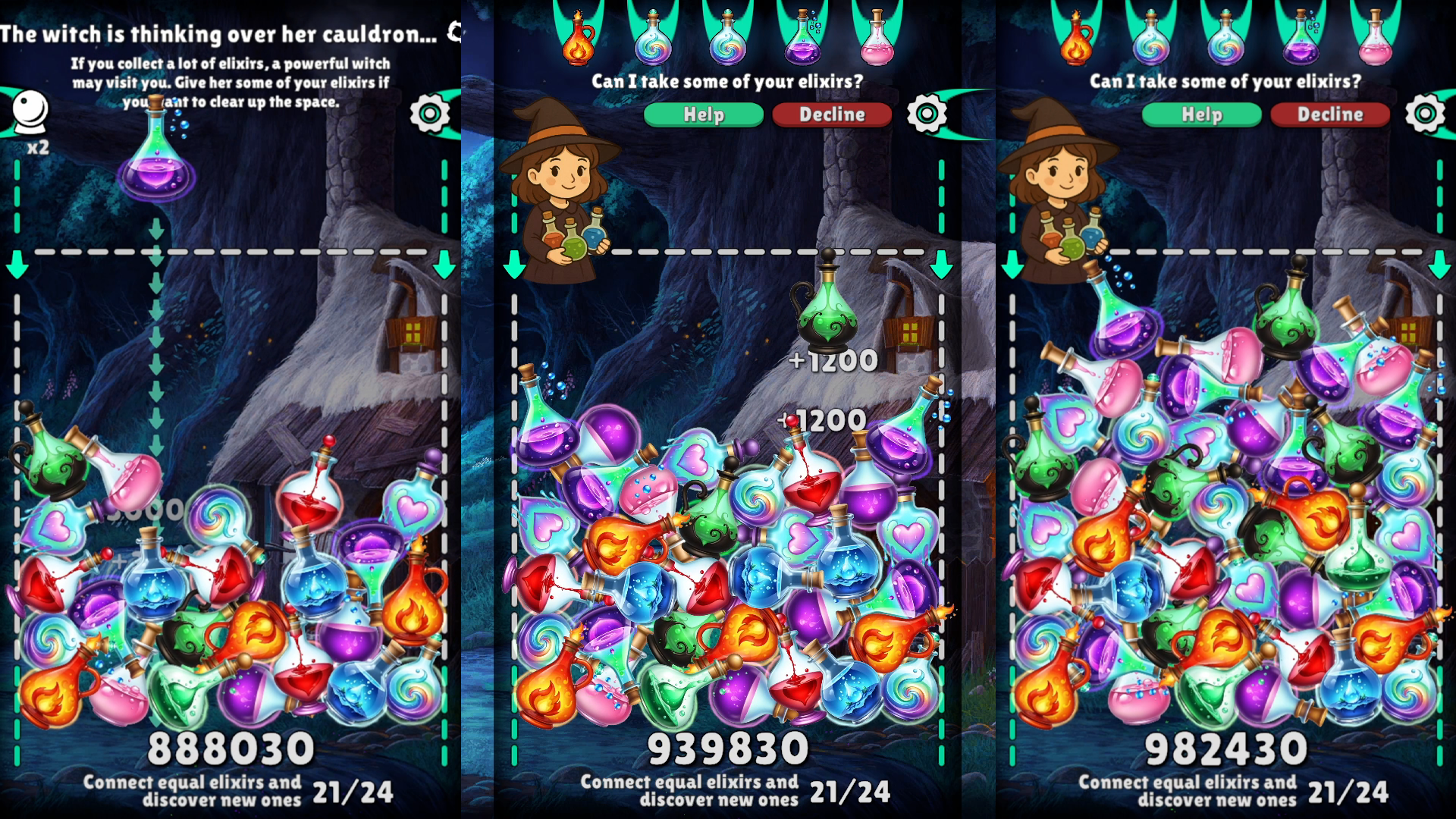The width and height of the screenshot is (1456, 819).
Task: Open the settings gear in the middle panel
Action: (928, 113)
